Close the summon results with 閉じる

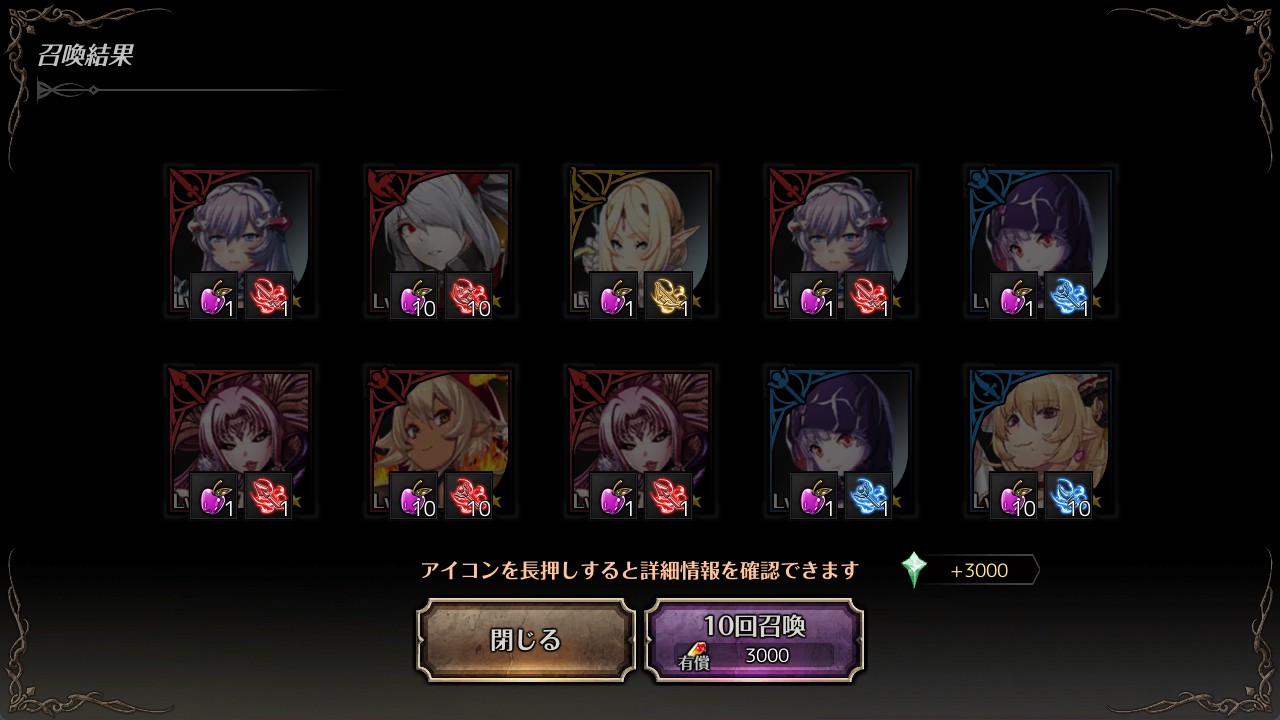point(526,640)
